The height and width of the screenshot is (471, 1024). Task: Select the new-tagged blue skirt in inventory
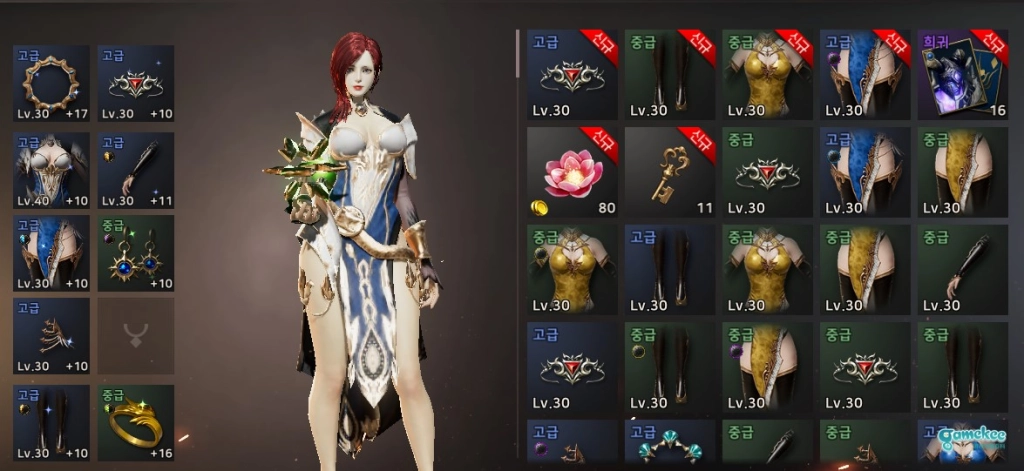tap(865, 75)
